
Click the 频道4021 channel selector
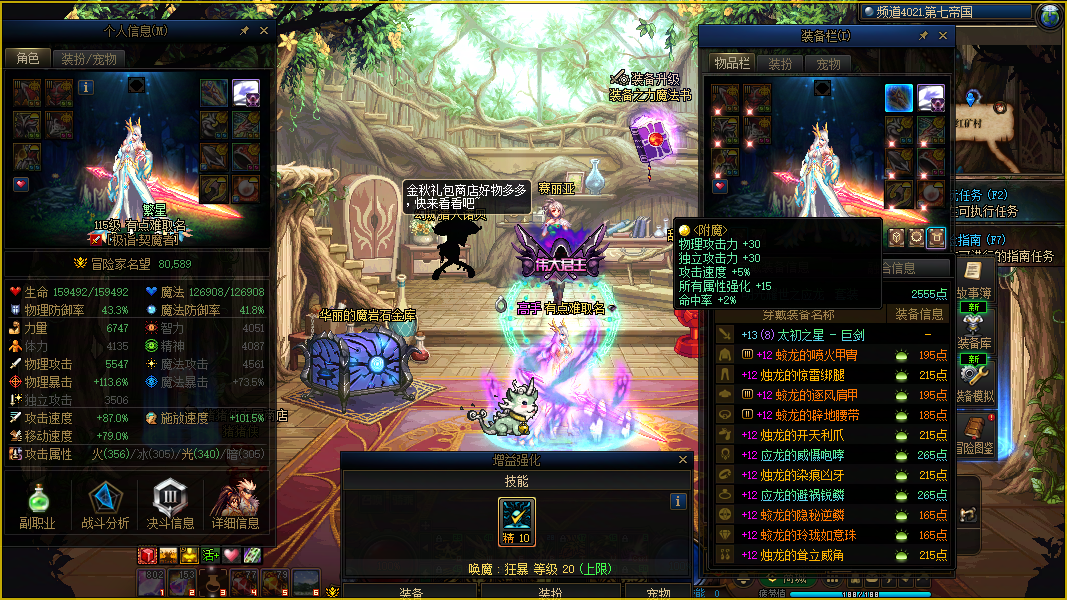pyautogui.click(x=920, y=12)
